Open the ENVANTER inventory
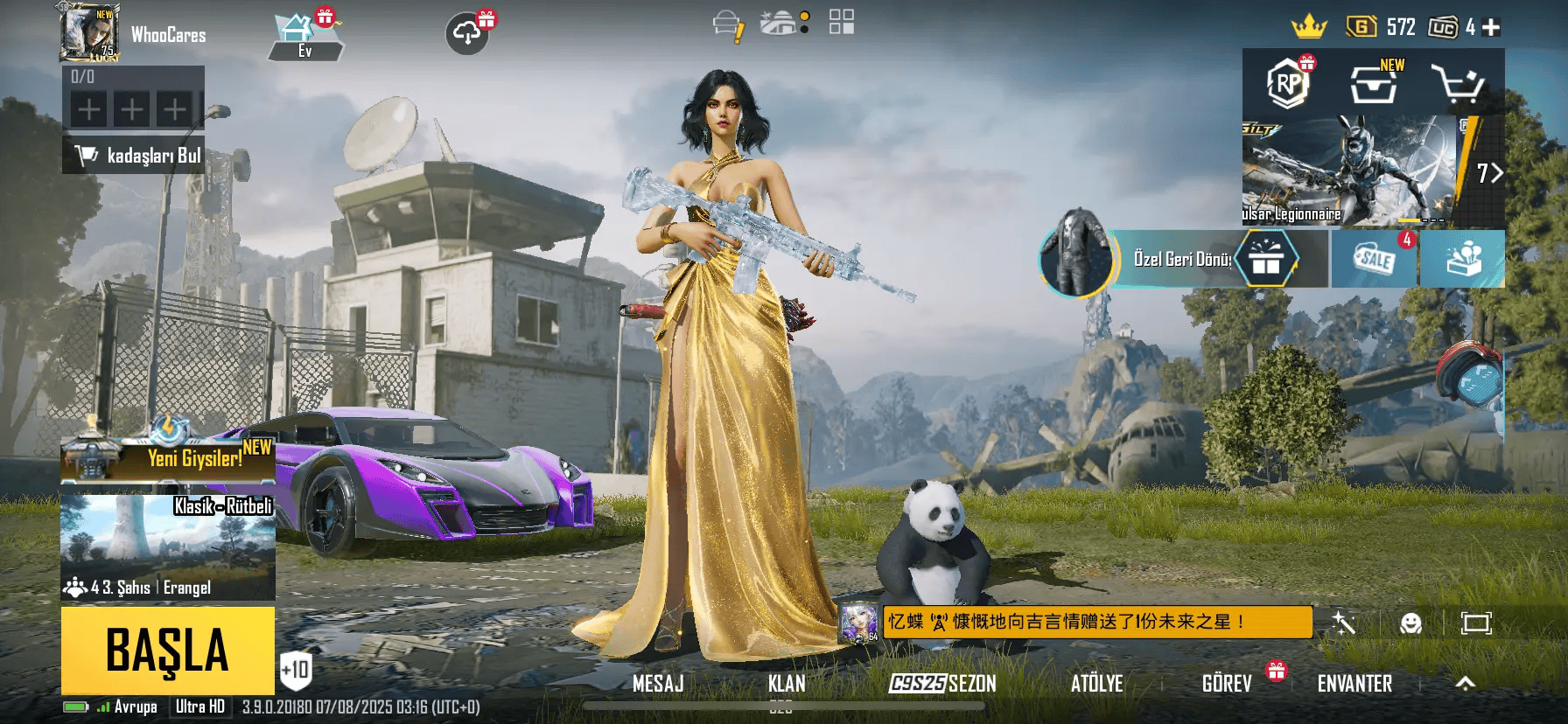1568x724 pixels. [x=1354, y=684]
